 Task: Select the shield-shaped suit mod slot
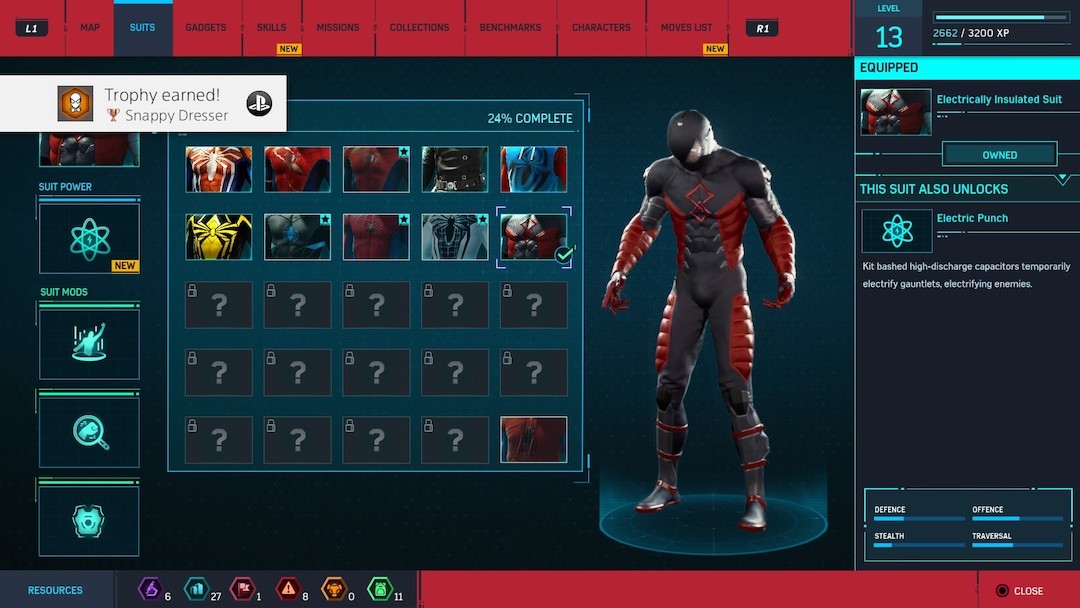tap(89, 520)
